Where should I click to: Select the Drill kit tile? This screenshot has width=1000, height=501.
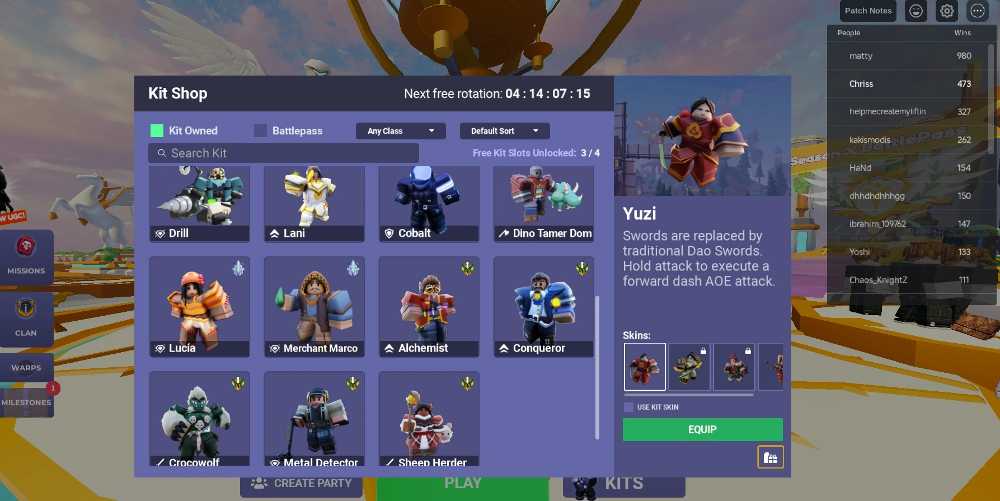(200, 203)
